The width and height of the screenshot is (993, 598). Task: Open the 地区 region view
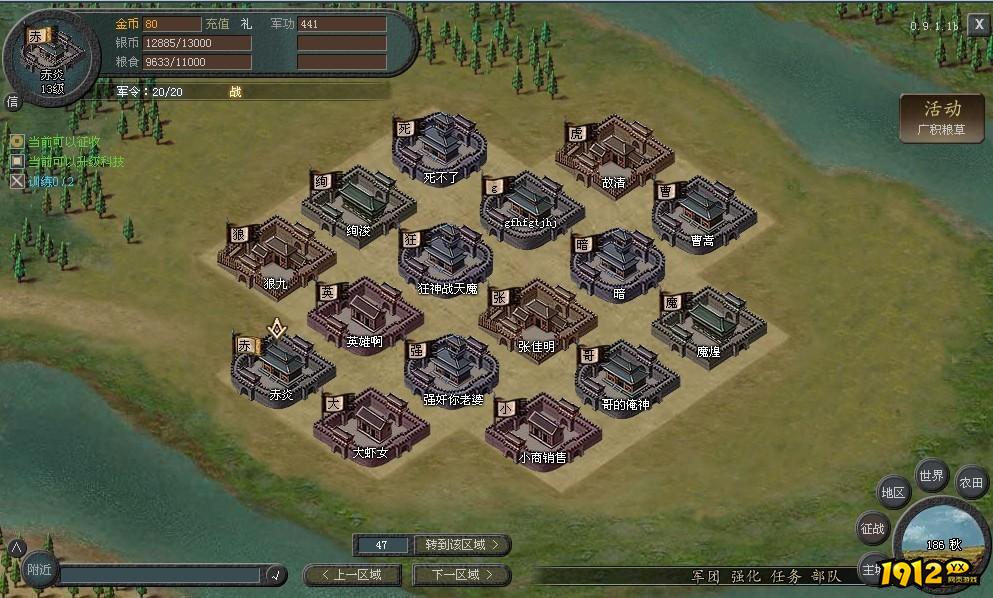(x=892, y=493)
